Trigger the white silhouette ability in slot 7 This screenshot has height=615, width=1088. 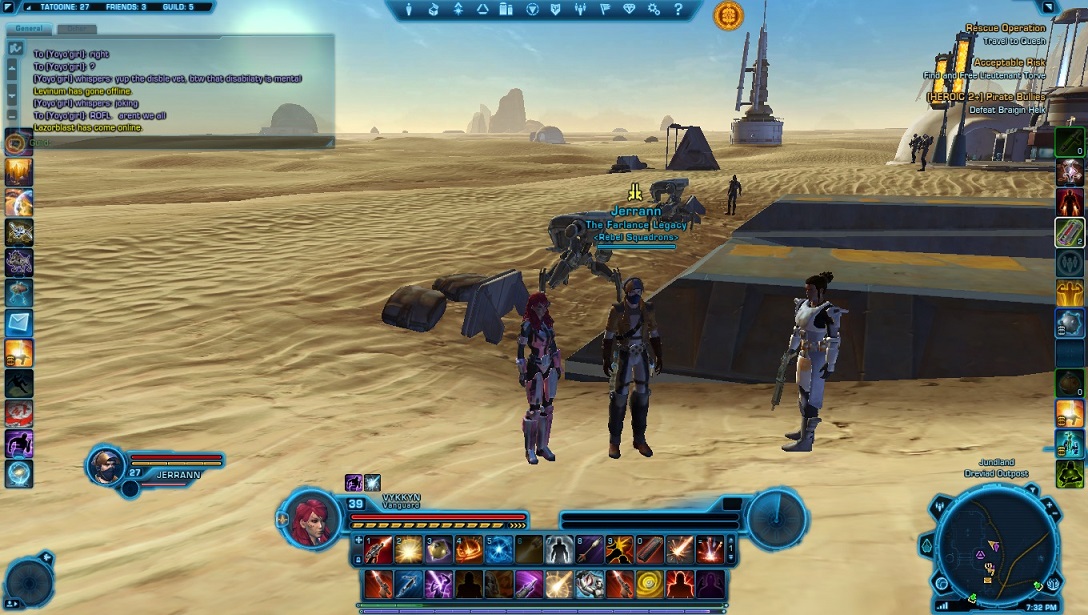point(560,549)
